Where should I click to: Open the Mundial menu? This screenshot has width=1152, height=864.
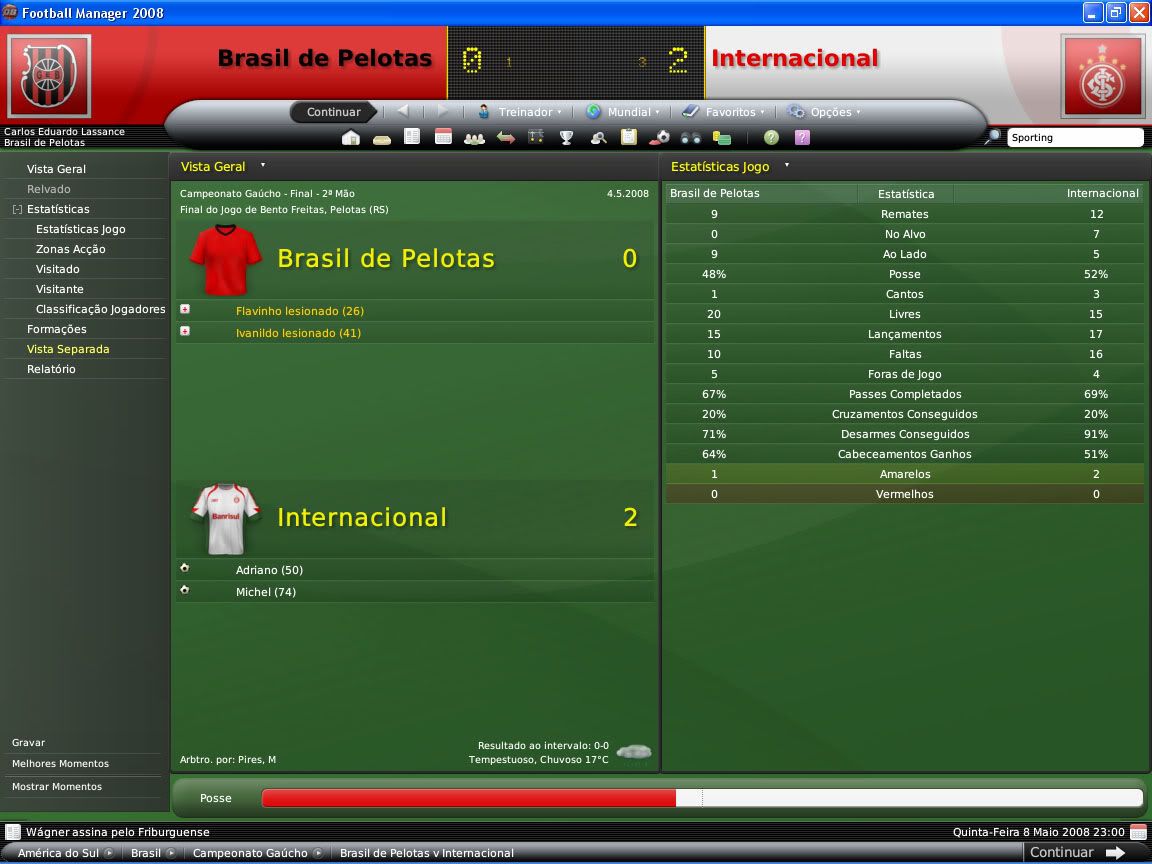pos(623,112)
